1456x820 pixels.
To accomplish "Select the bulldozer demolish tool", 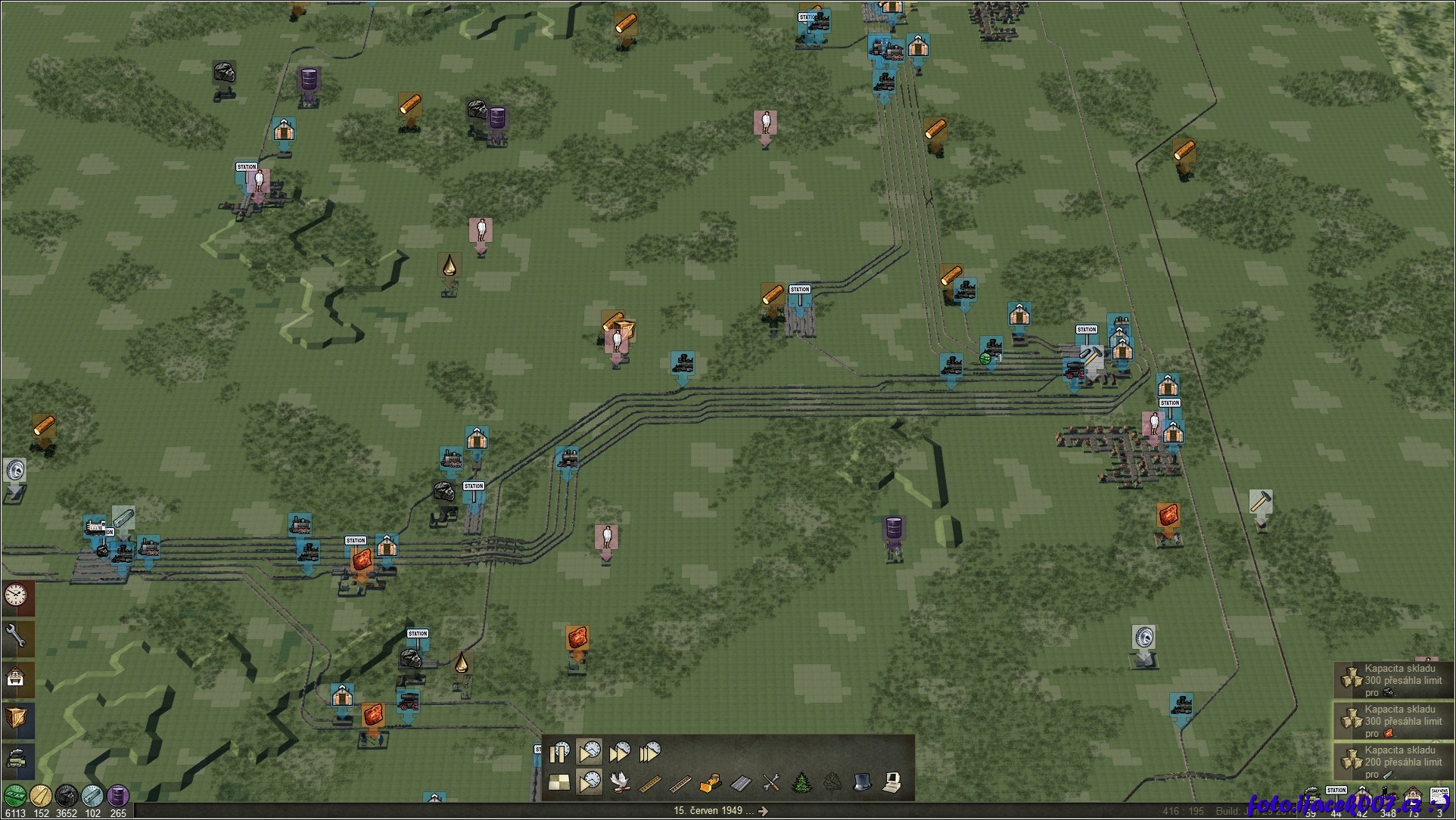I will [710, 783].
